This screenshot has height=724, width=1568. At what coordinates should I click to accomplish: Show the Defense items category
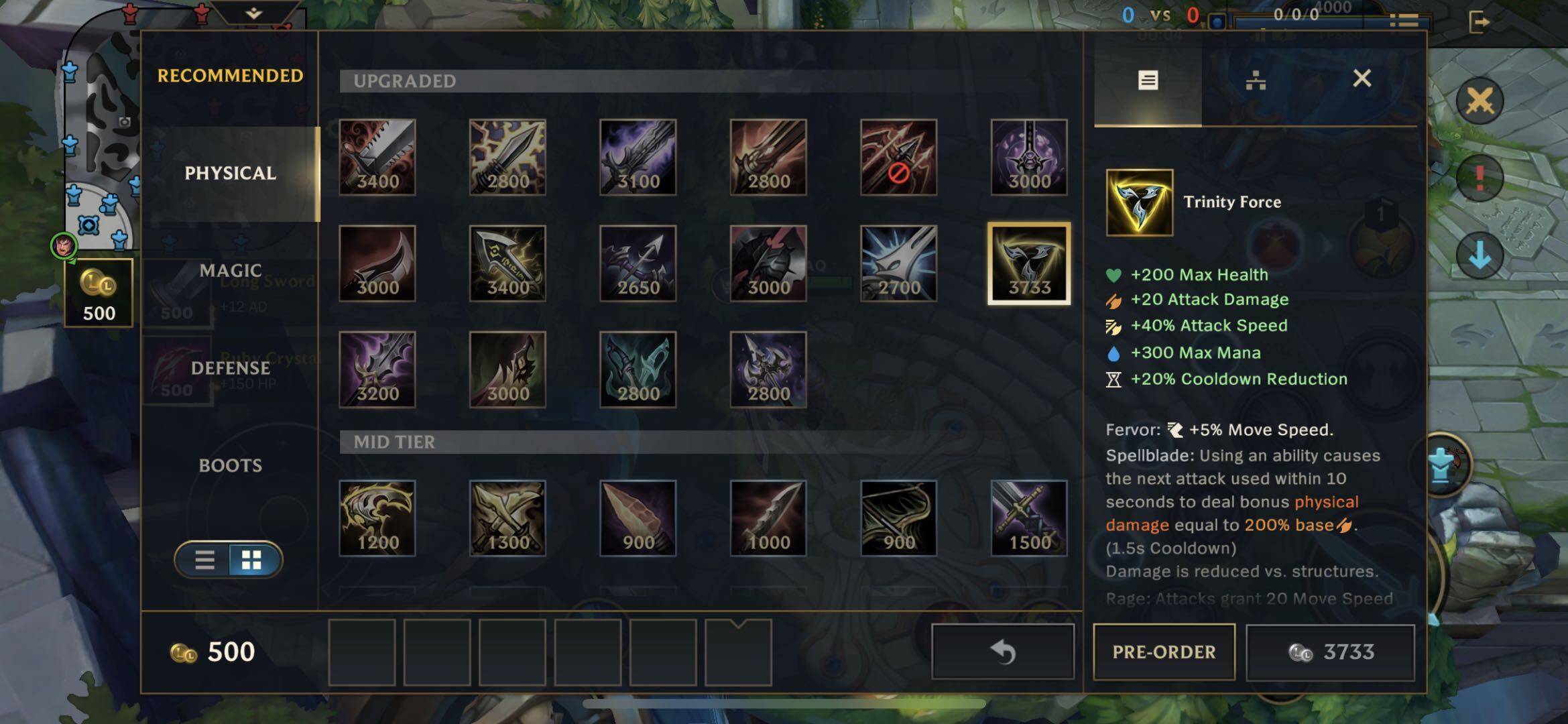(230, 368)
